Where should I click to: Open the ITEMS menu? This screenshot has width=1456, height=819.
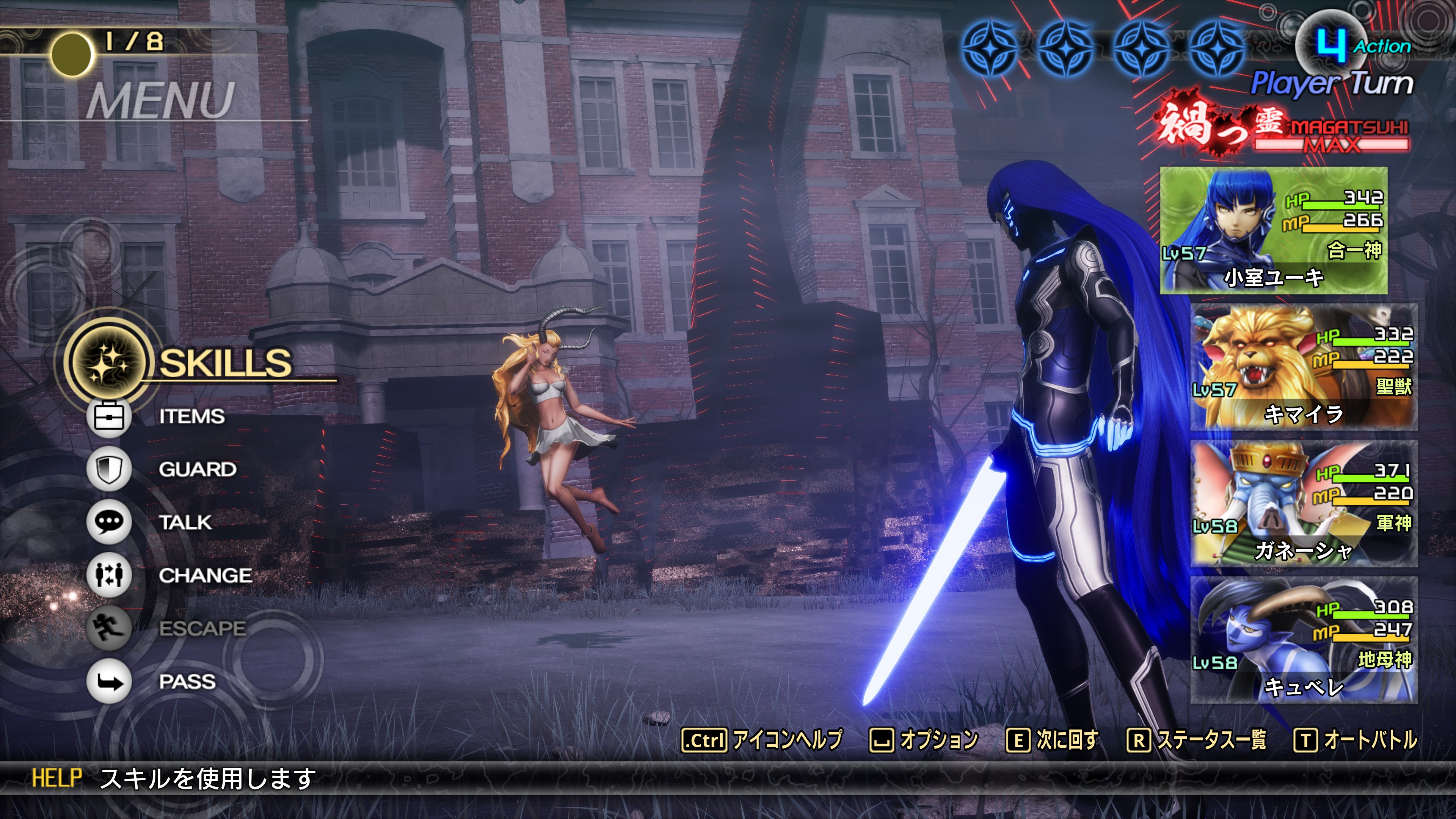(191, 417)
